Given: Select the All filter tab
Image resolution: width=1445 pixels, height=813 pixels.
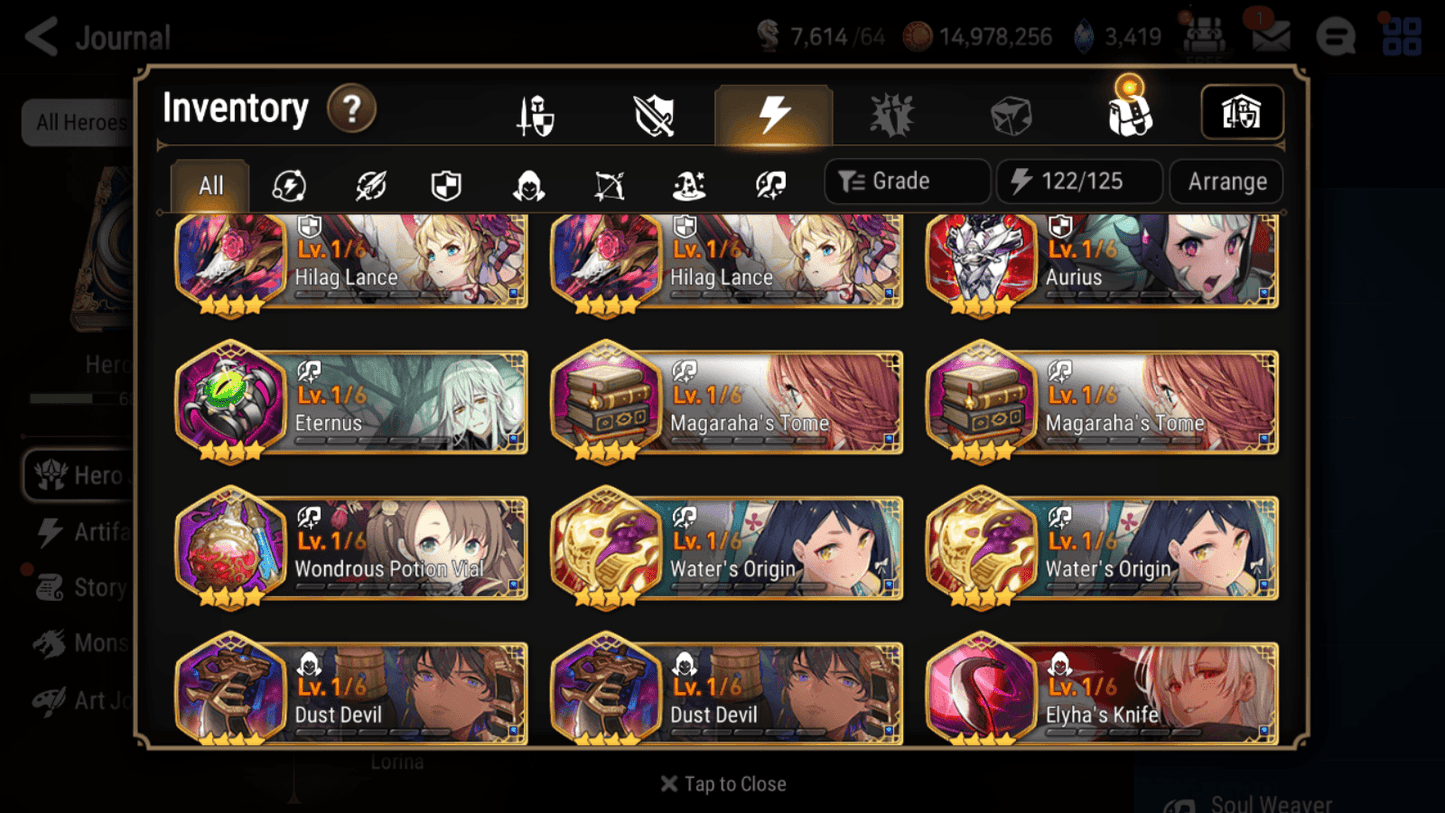Looking at the screenshot, I should click(x=208, y=184).
